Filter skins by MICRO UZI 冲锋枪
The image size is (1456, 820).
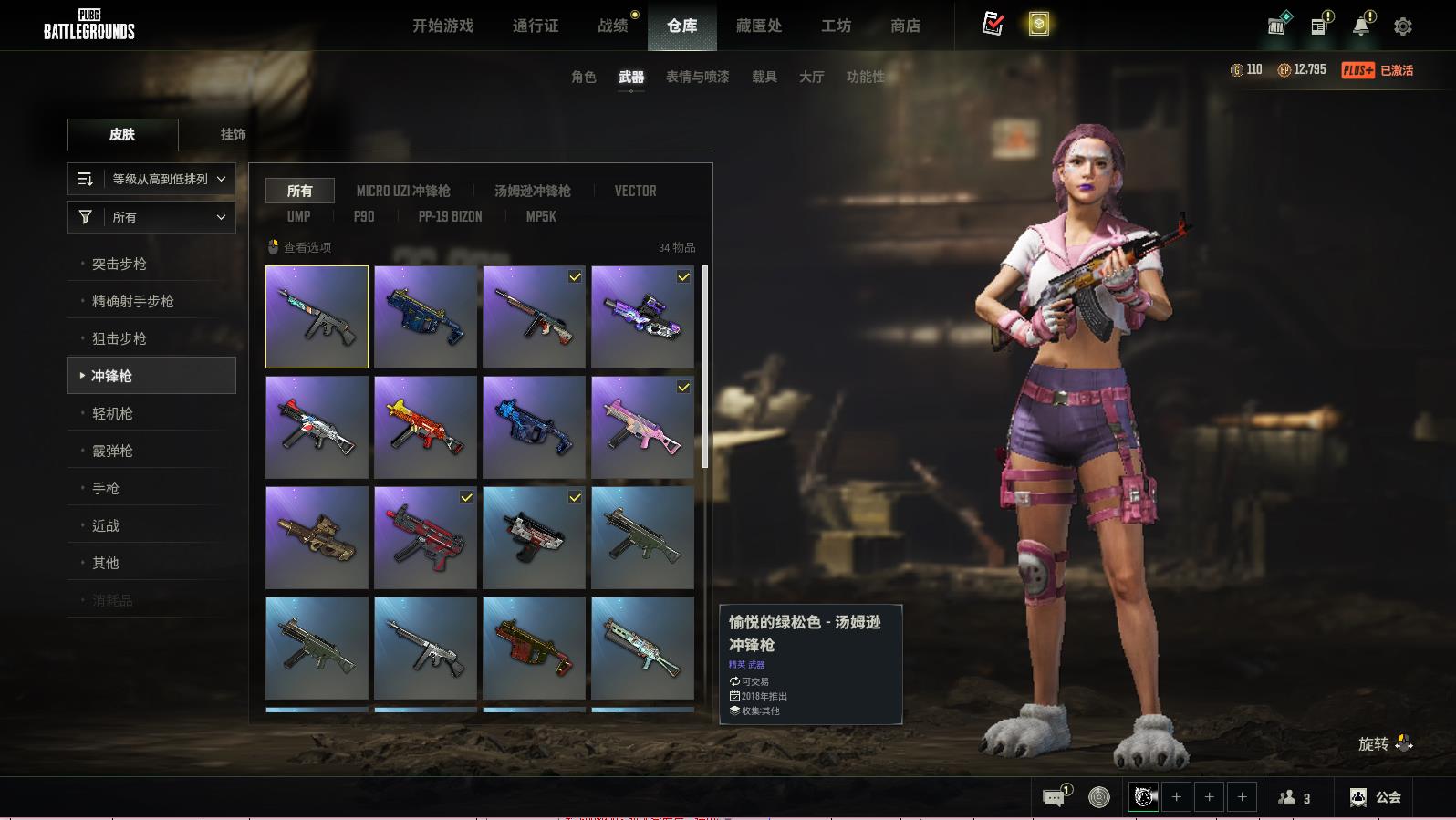pyautogui.click(x=403, y=191)
